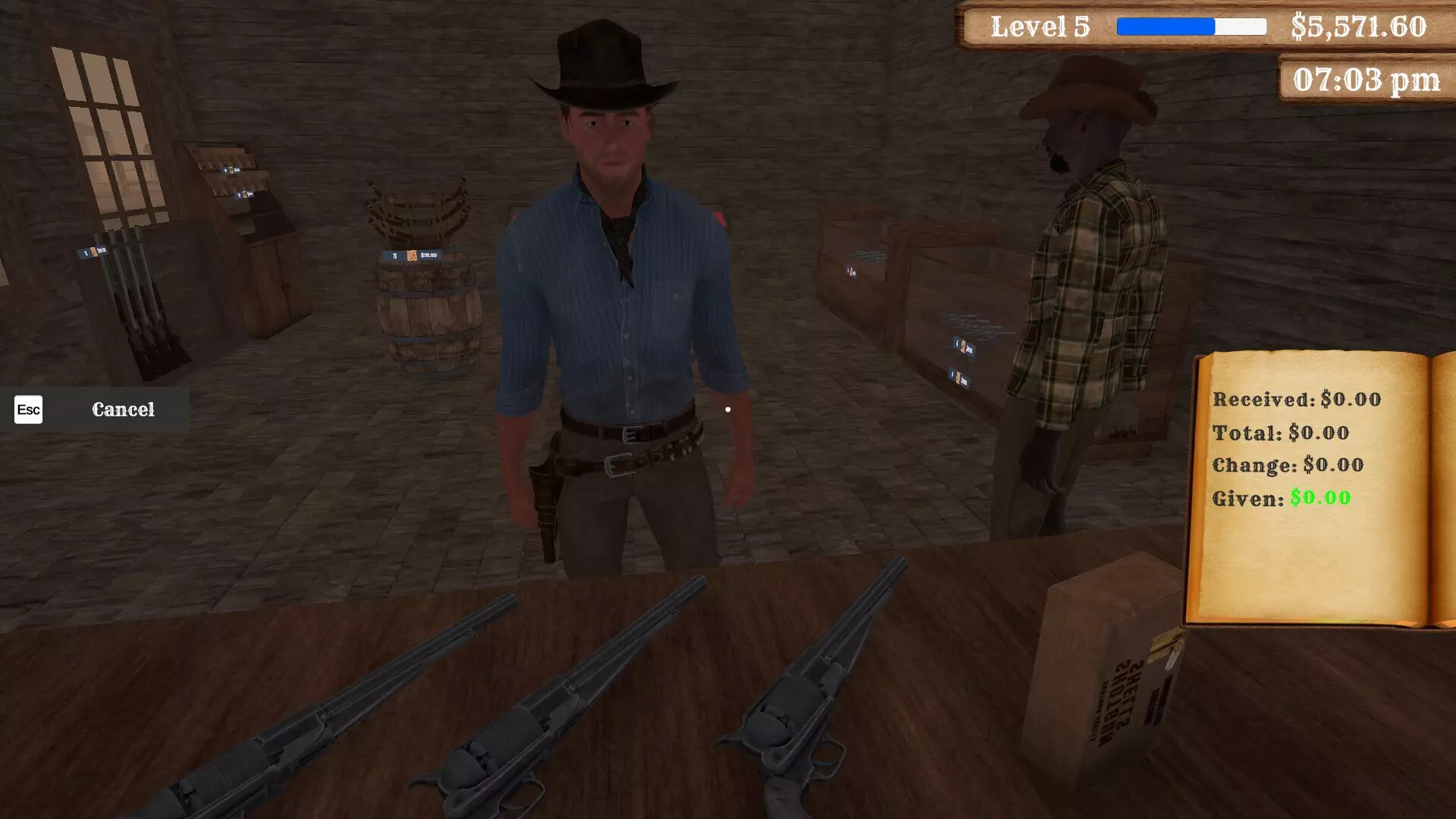Click the price tag on the left shotgun rack

[x=93, y=252]
